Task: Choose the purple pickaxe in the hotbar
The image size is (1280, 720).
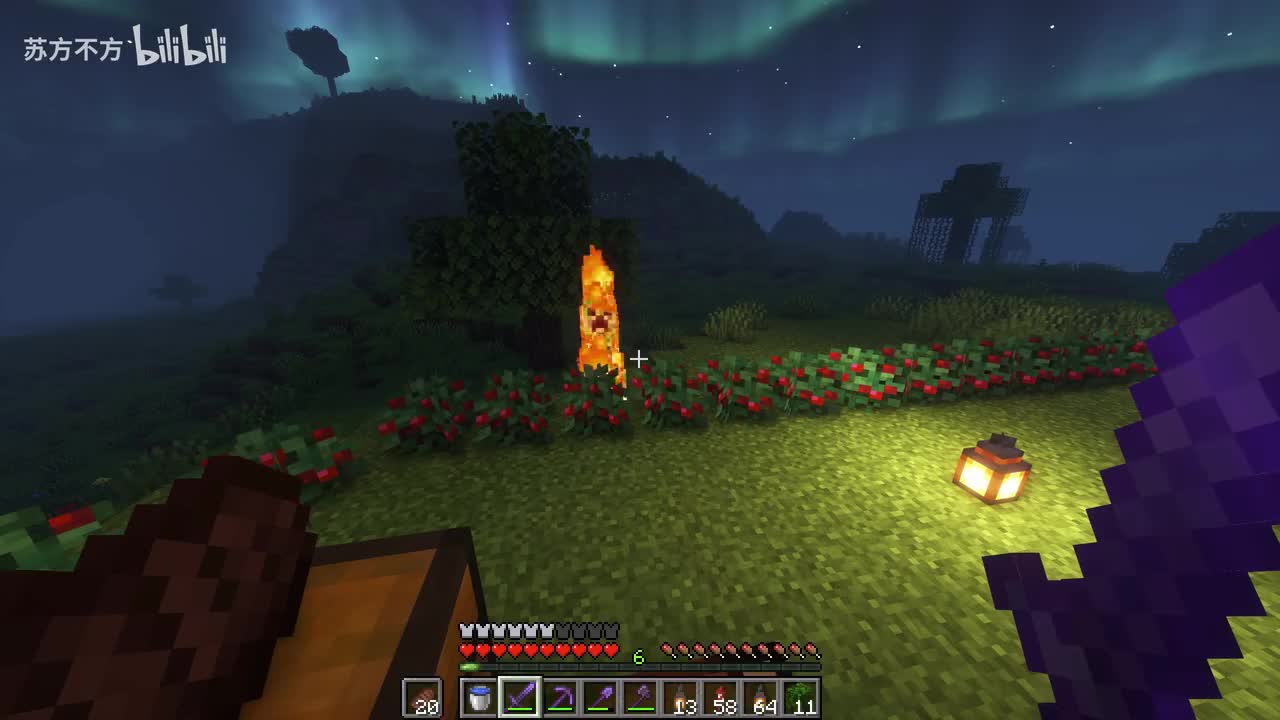Action: tap(560, 697)
